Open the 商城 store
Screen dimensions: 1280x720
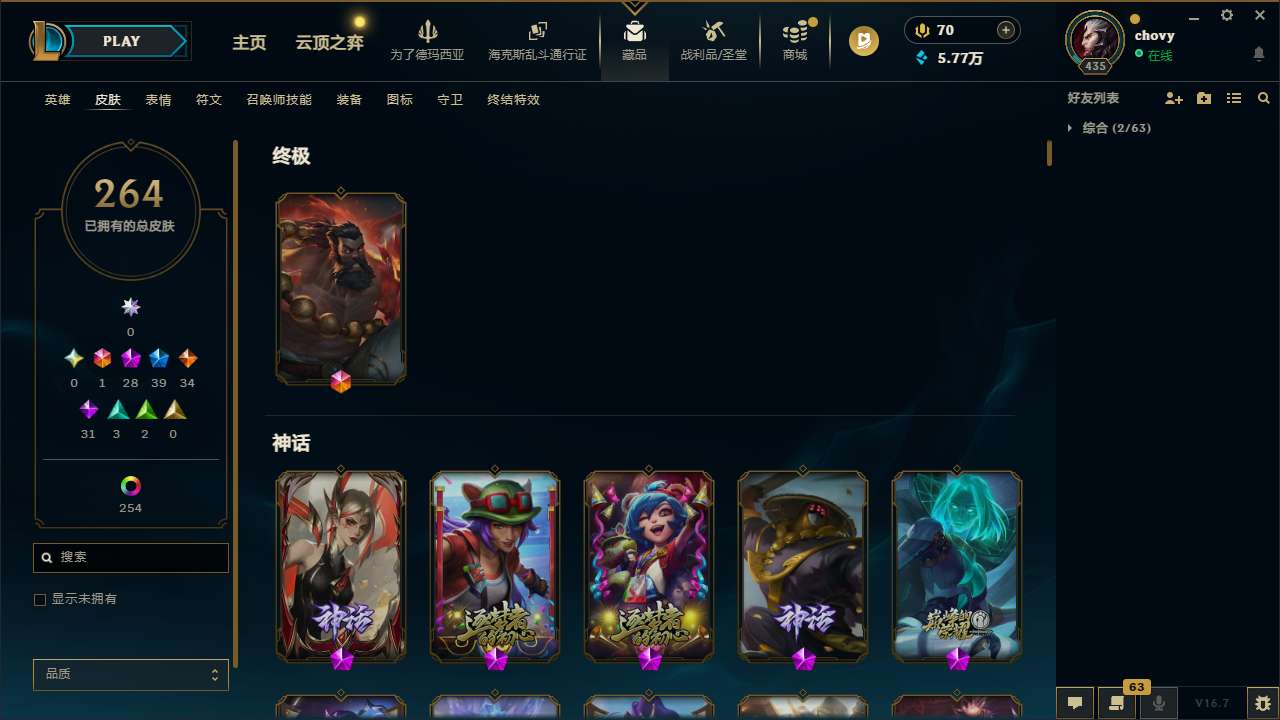794,40
